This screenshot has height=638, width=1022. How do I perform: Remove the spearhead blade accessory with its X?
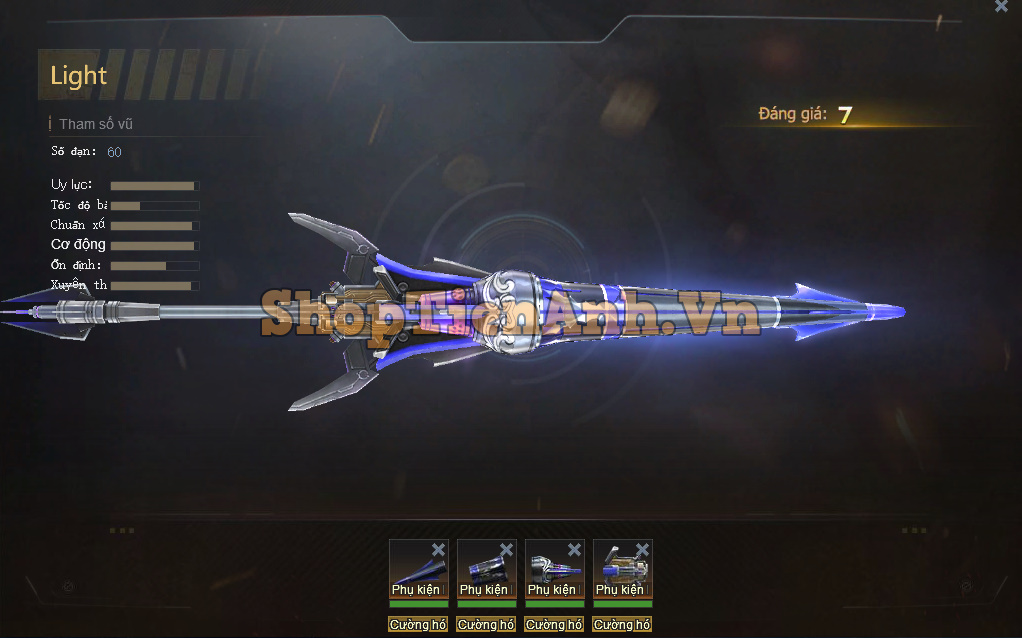coord(438,549)
